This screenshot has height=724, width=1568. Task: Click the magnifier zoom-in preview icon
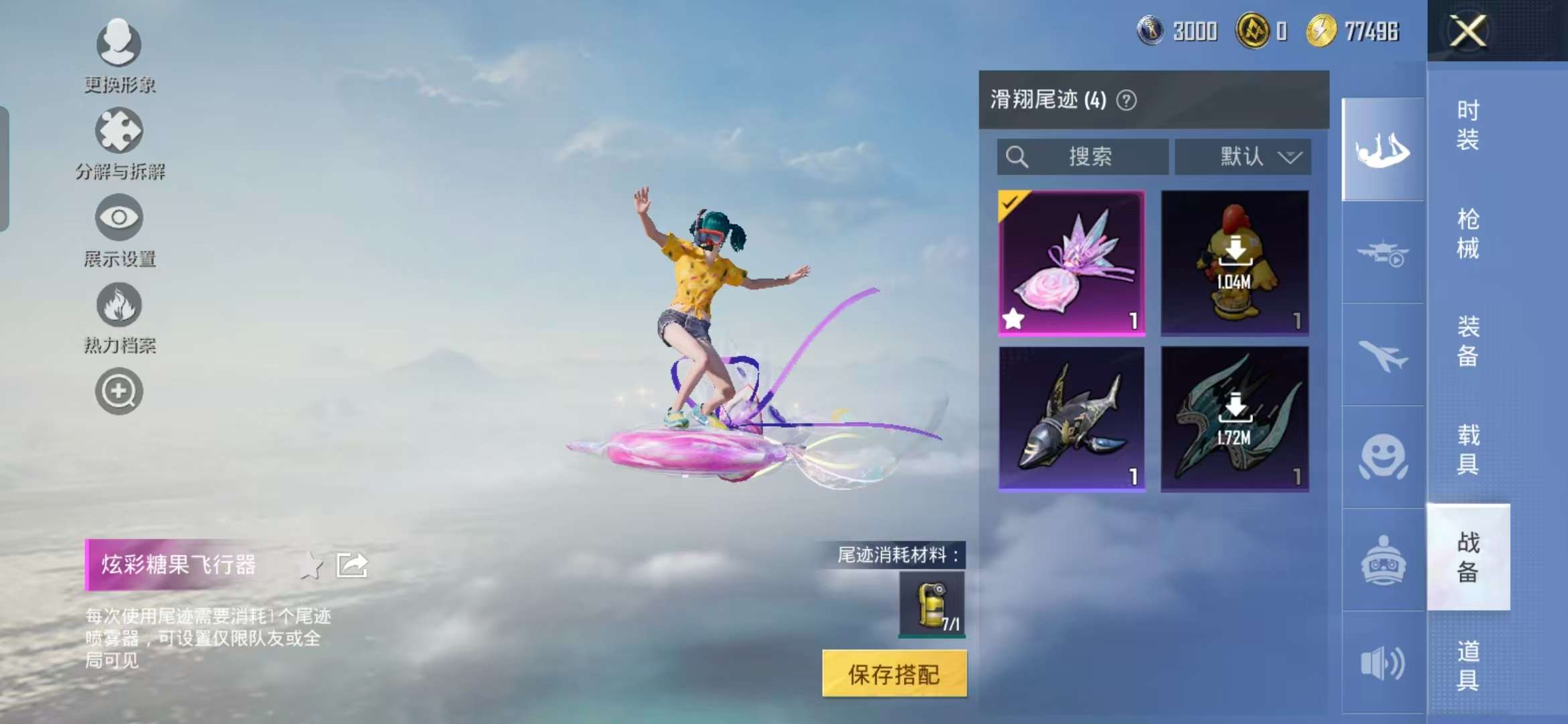point(119,391)
